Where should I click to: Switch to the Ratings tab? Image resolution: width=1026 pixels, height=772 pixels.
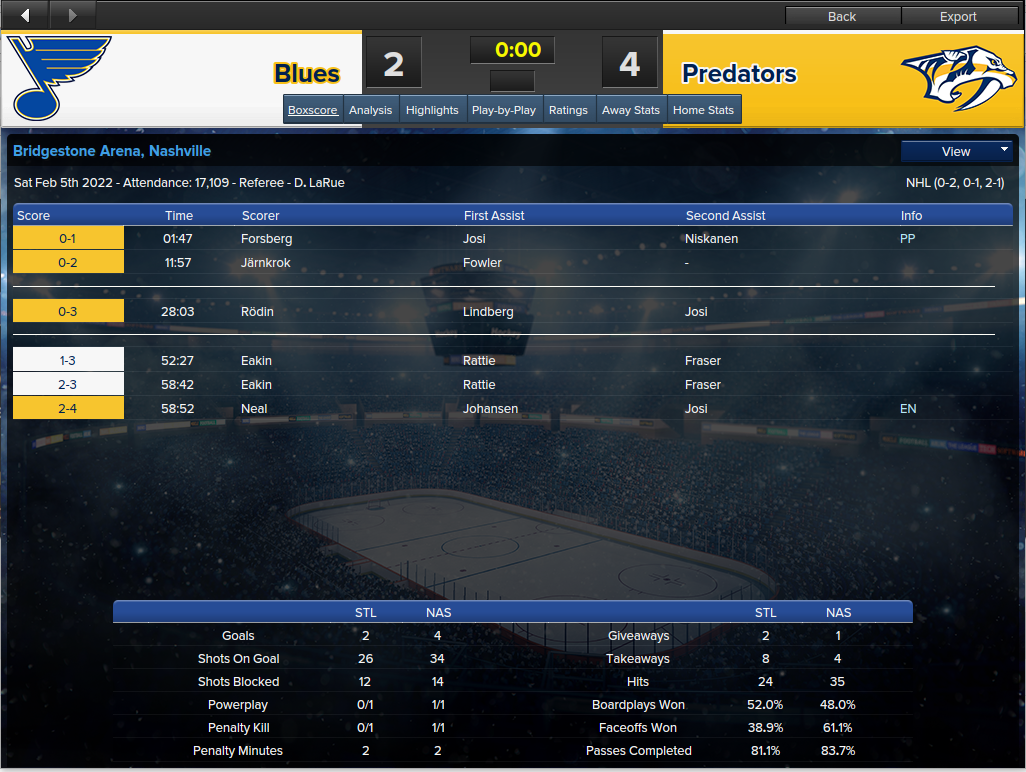[x=568, y=110]
